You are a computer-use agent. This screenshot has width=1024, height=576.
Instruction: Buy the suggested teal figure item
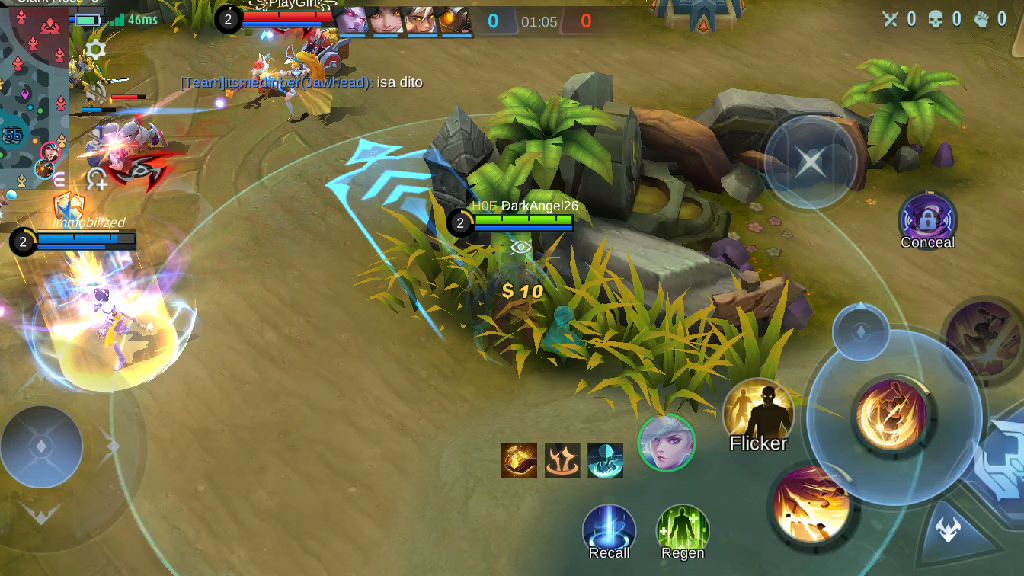[x=605, y=460]
